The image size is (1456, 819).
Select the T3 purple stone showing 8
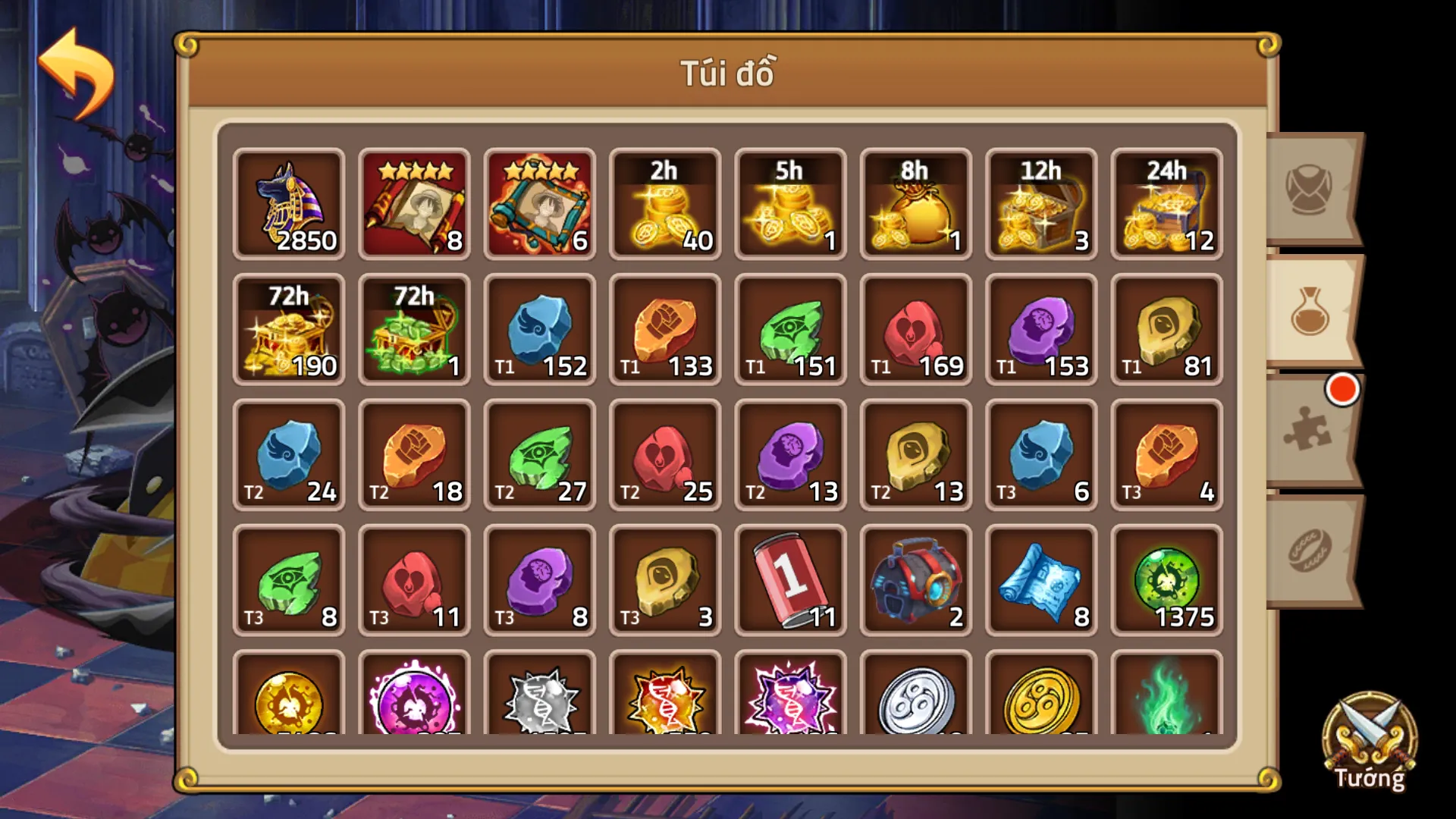[x=539, y=580]
